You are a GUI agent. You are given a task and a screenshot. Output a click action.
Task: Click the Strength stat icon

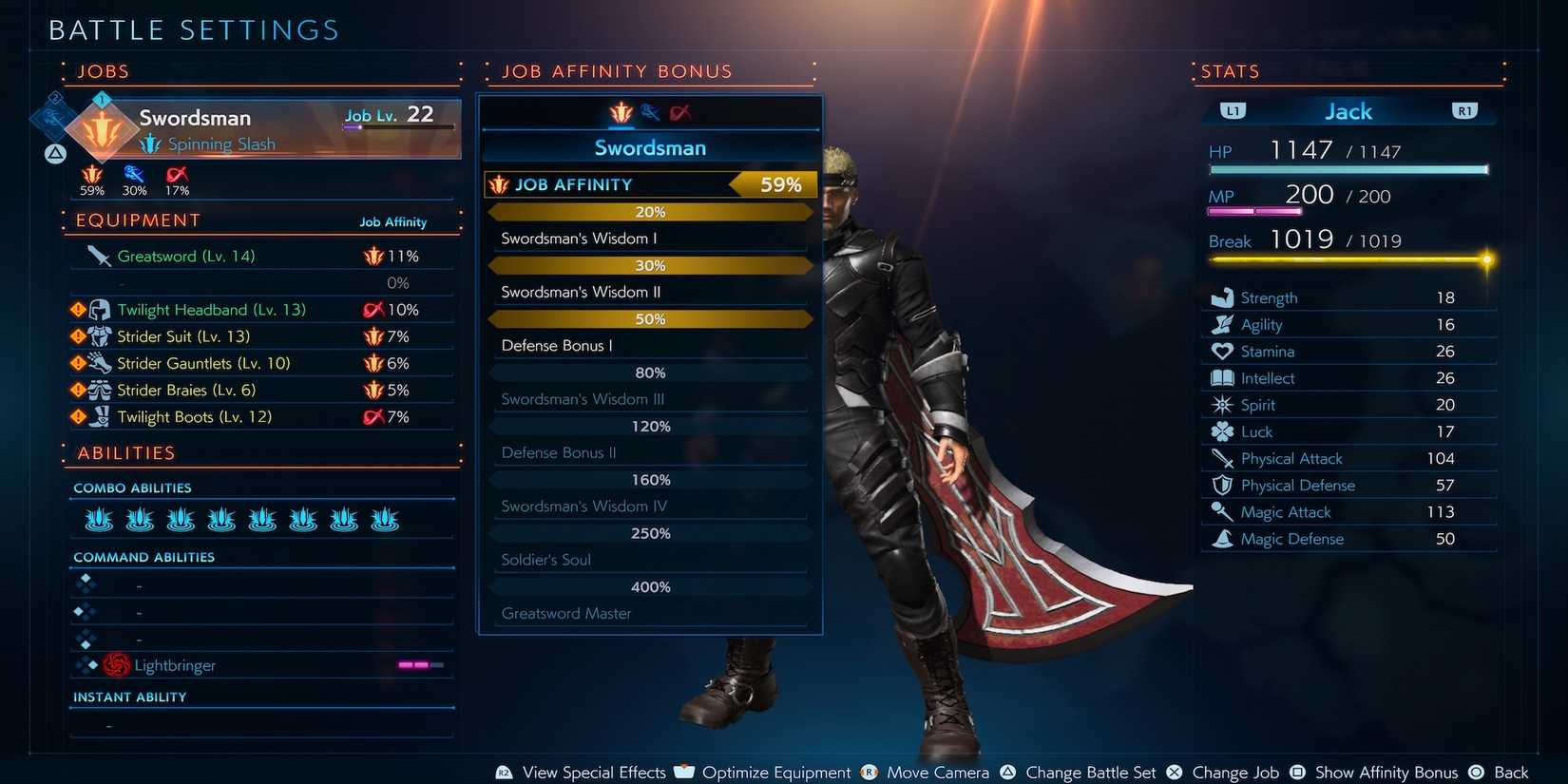[1221, 296]
